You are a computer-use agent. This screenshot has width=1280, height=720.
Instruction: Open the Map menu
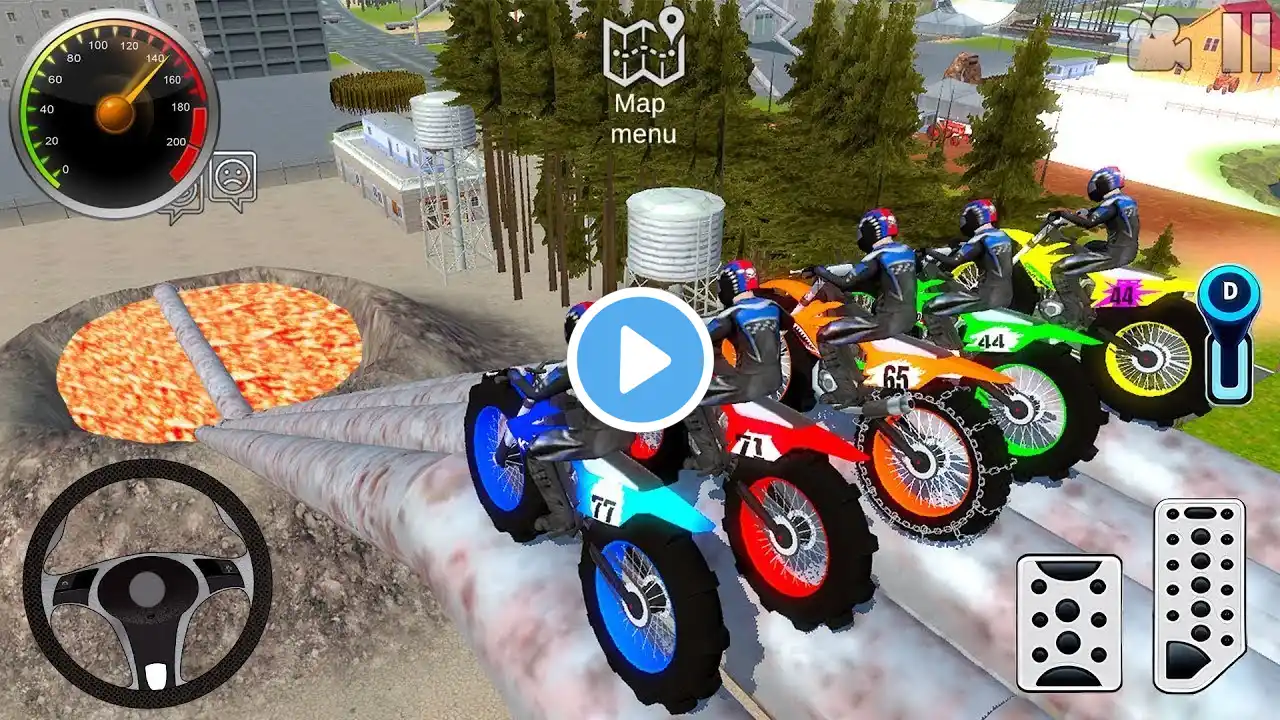[x=644, y=75]
